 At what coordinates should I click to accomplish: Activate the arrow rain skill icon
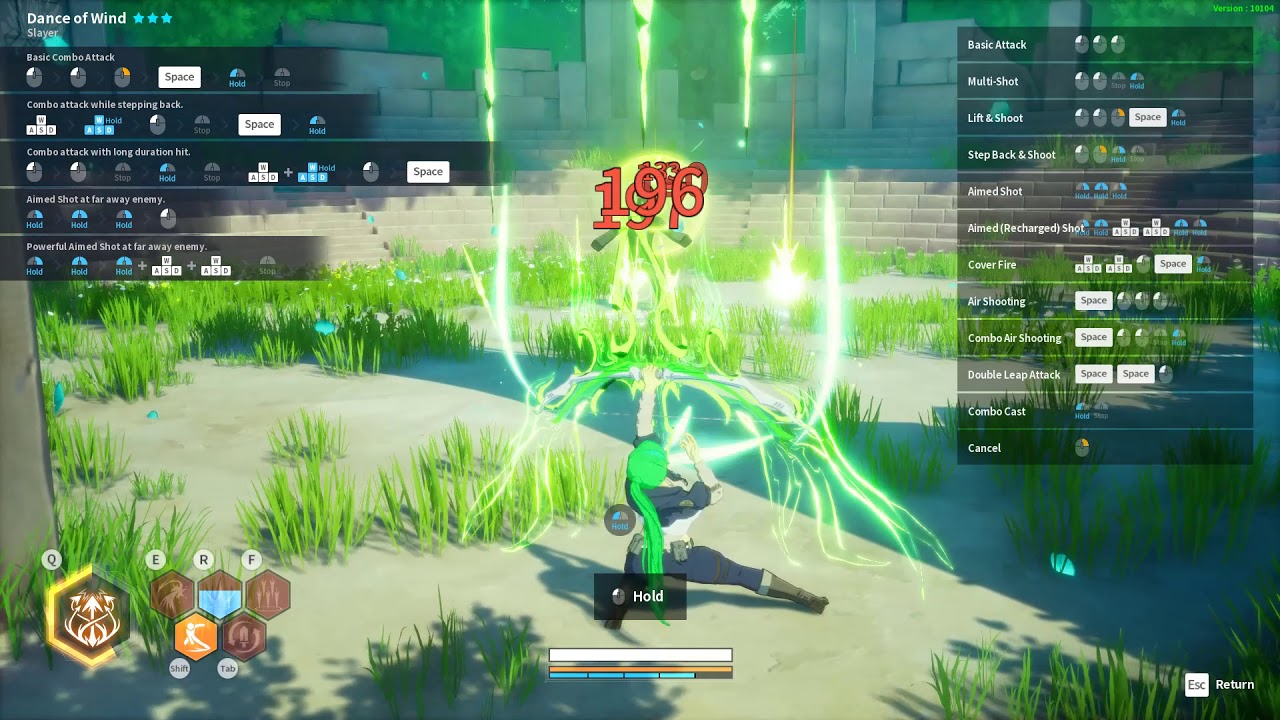pyautogui.click(x=268, y=595)
